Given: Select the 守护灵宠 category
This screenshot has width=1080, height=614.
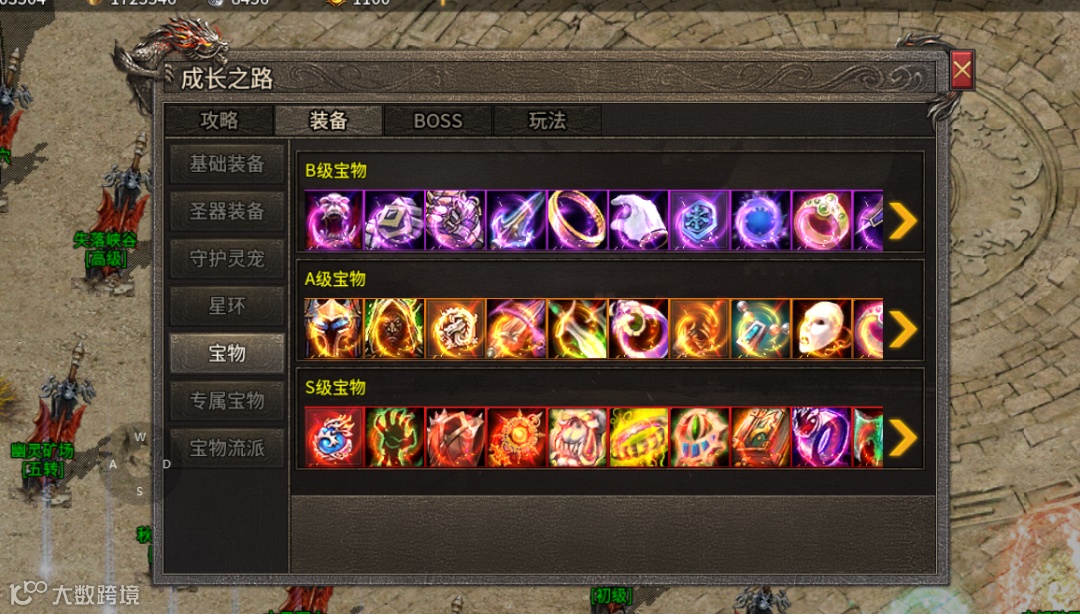Looking at the screenshot, I should point(227,258).
